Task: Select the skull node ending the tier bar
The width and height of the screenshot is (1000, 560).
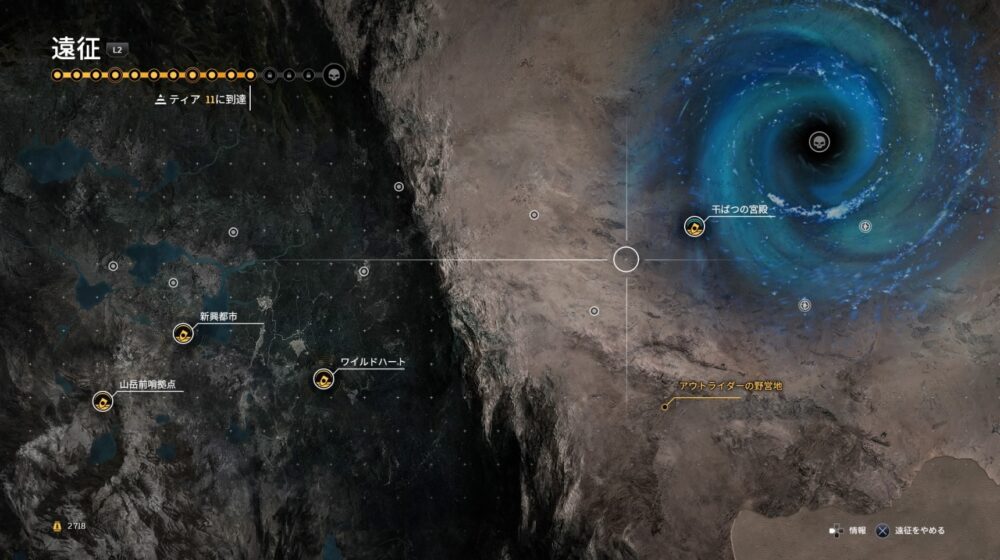Action: click(334, 75)
